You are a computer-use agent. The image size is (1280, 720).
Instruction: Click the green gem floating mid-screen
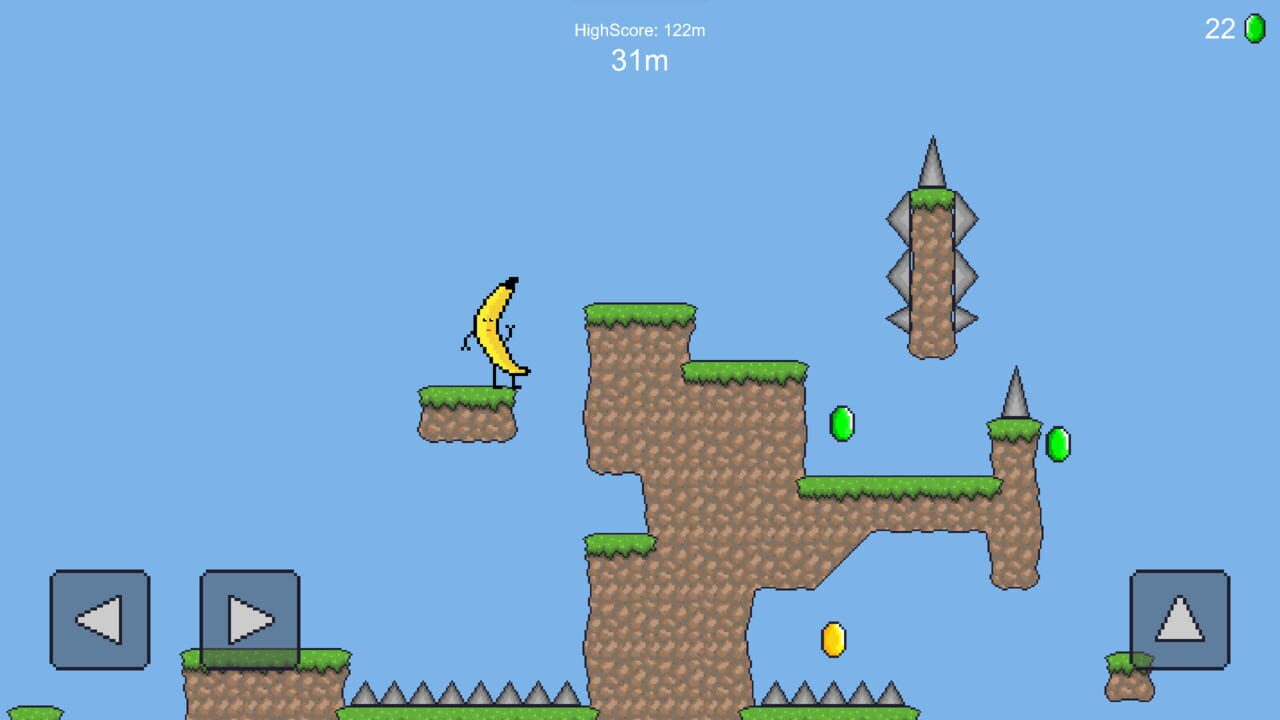pyautogui.click(x=843, y=424)
